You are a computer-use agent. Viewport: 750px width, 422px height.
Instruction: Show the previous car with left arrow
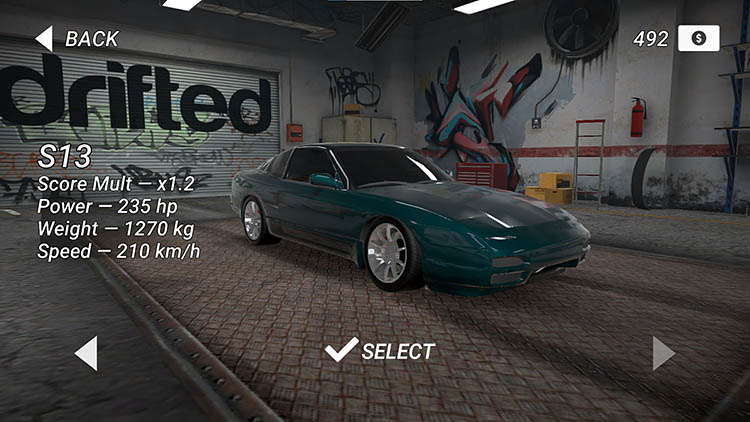point(87,353)
